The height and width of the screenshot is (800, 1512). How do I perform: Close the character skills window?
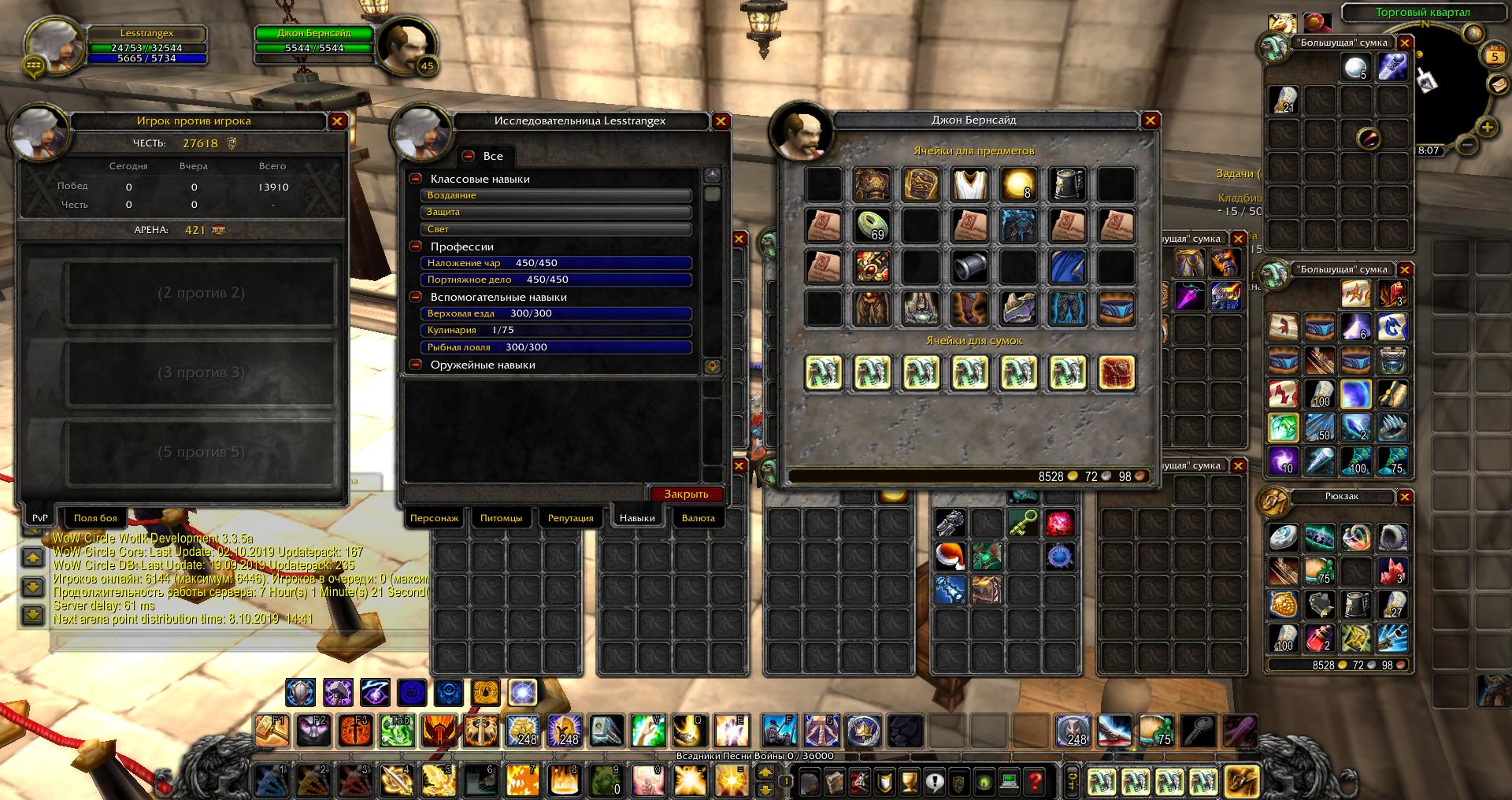721,121
